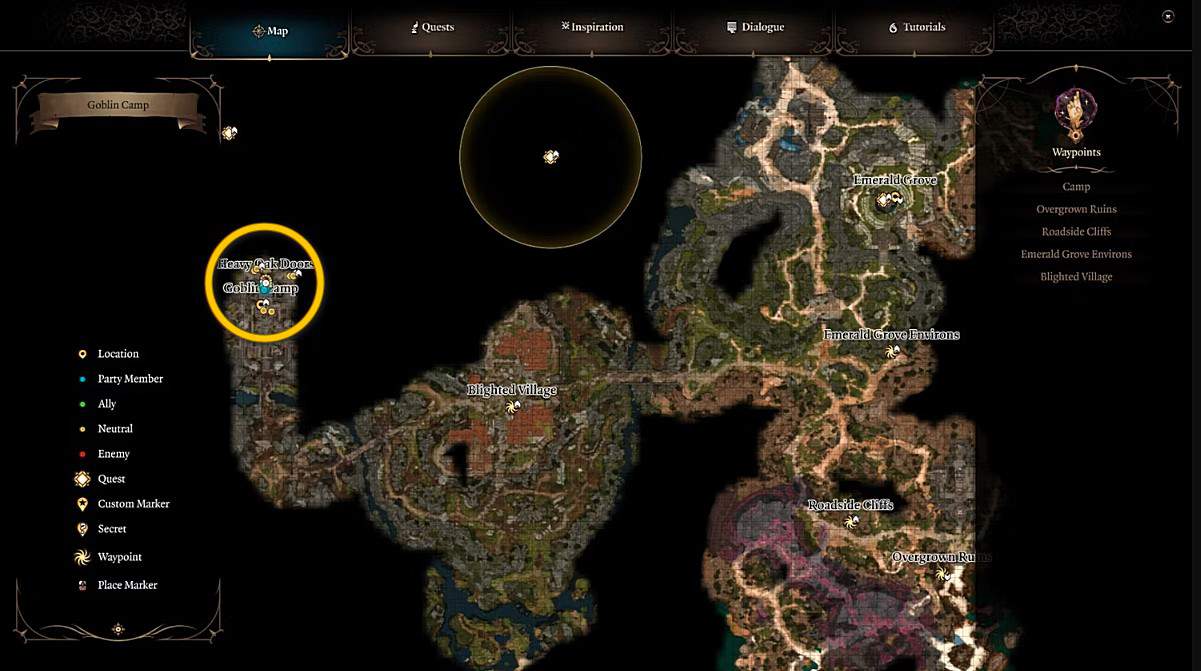Select the Emerald Grove Environs map waypoint icon
The width and height of the screenshot is (1201, 671).
pyautogui.click(x=892, y=352)
